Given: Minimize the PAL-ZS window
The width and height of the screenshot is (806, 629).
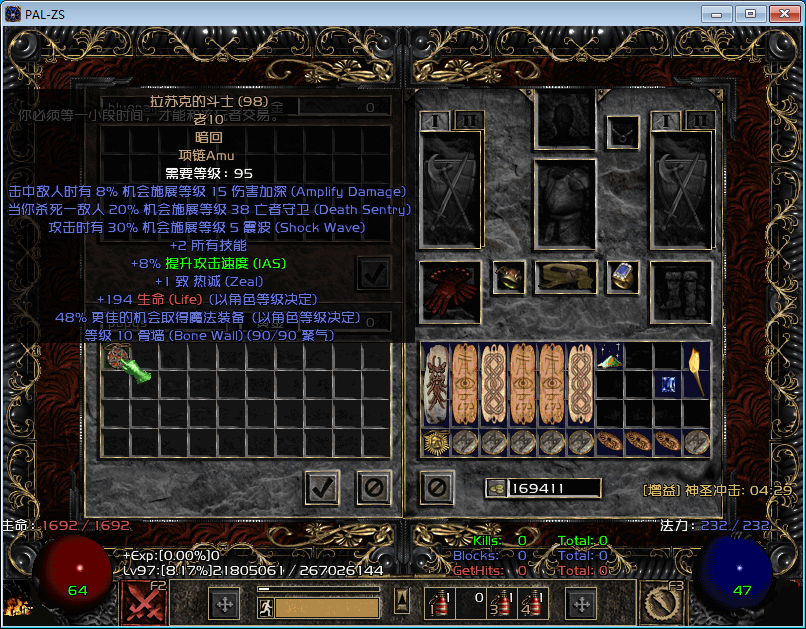Looking at the screenshot, I should point(716,13).
